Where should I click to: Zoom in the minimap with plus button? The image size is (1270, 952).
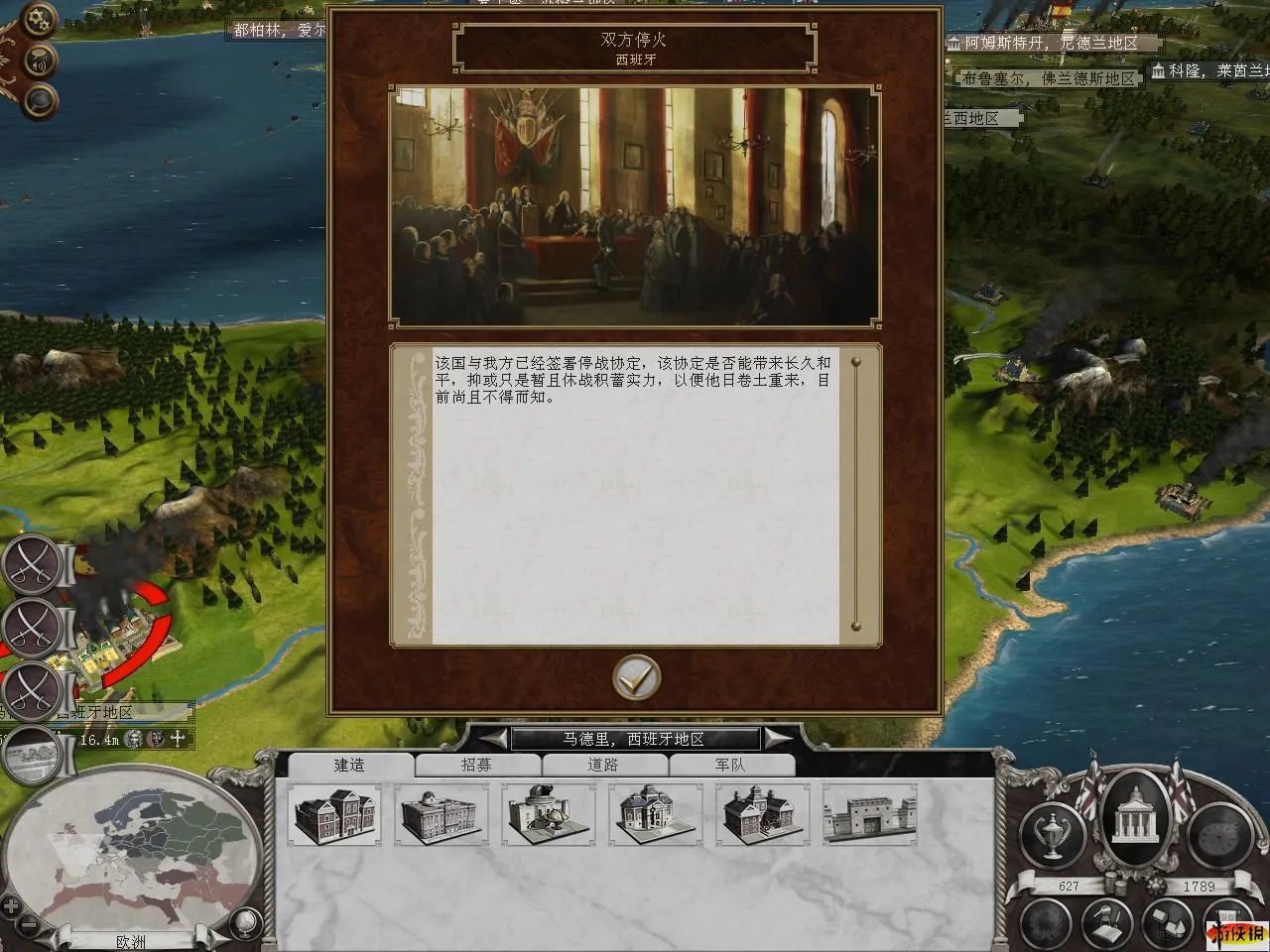point(10,905)
